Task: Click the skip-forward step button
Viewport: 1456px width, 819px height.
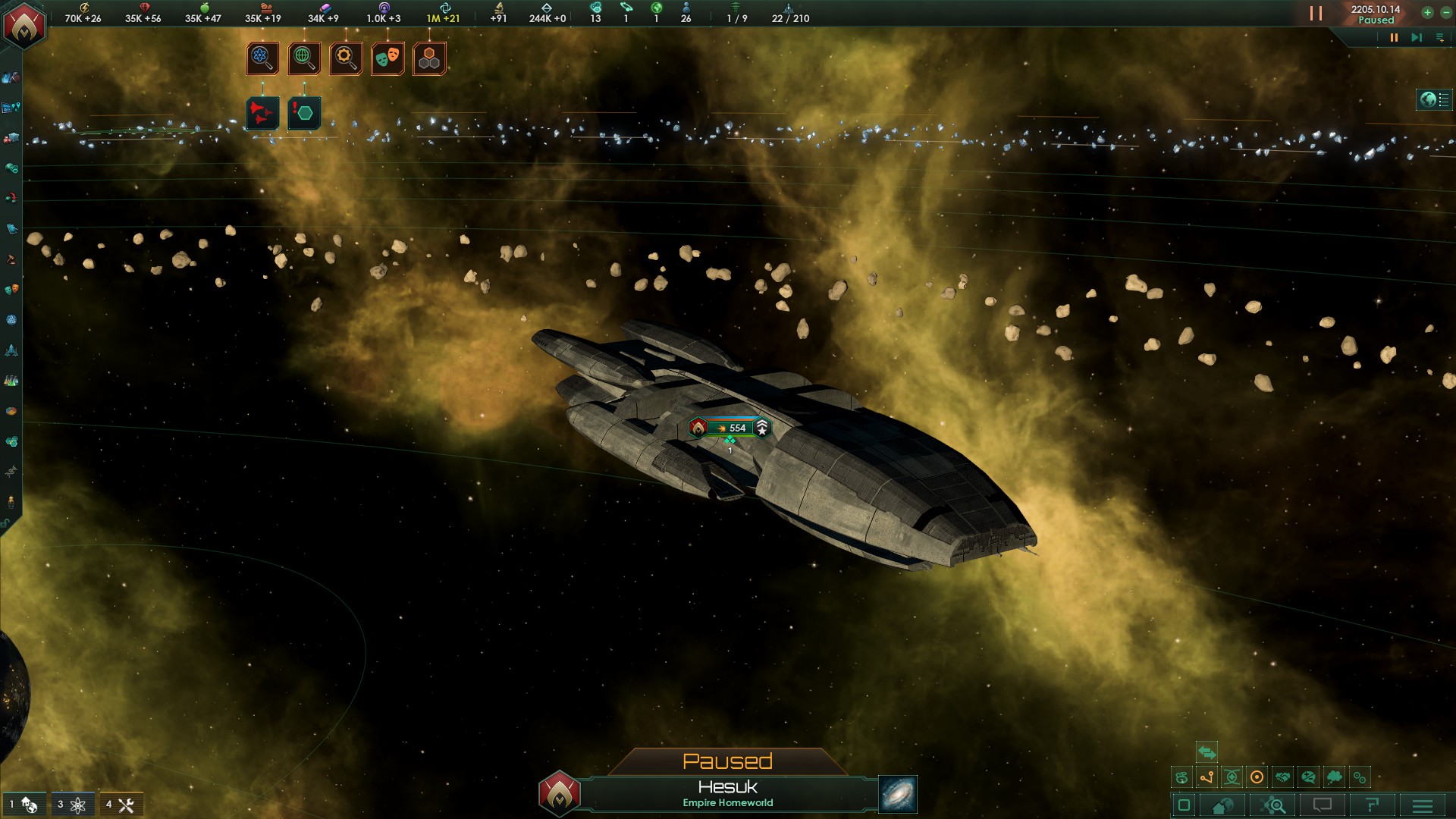Action: [1416, 37]
